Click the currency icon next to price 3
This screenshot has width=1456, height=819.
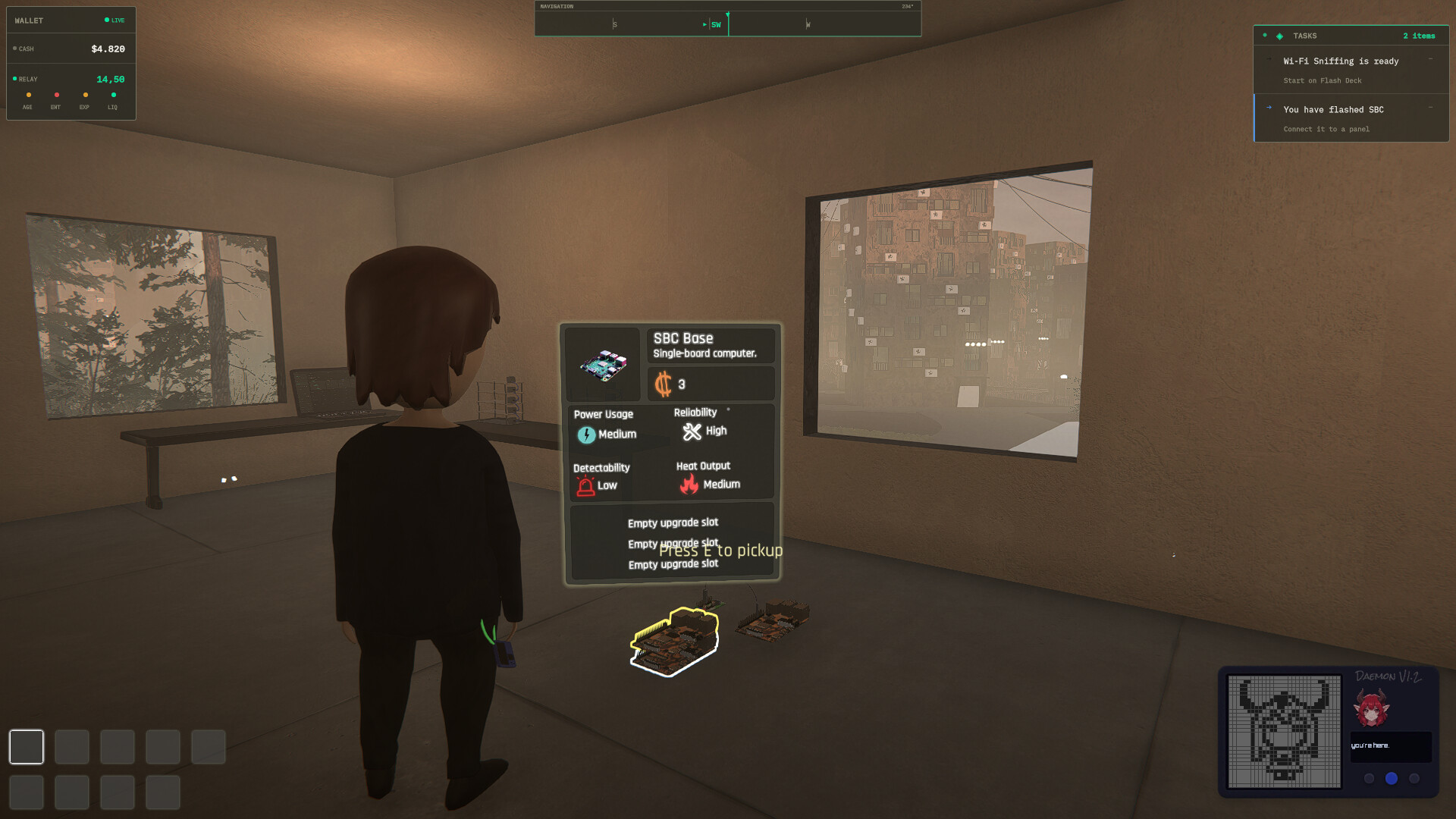(665, 384)
